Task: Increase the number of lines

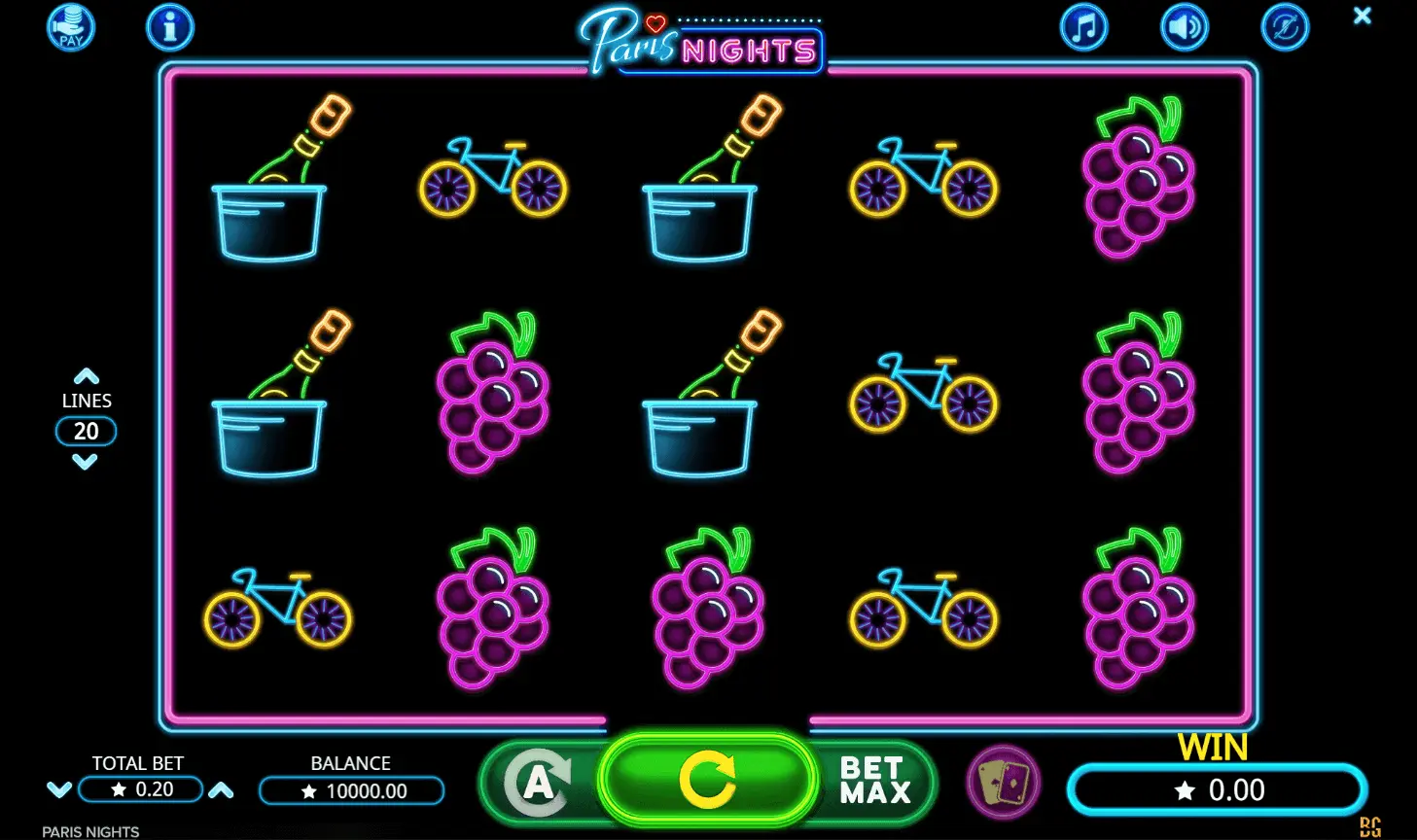Action: point(87,376)
